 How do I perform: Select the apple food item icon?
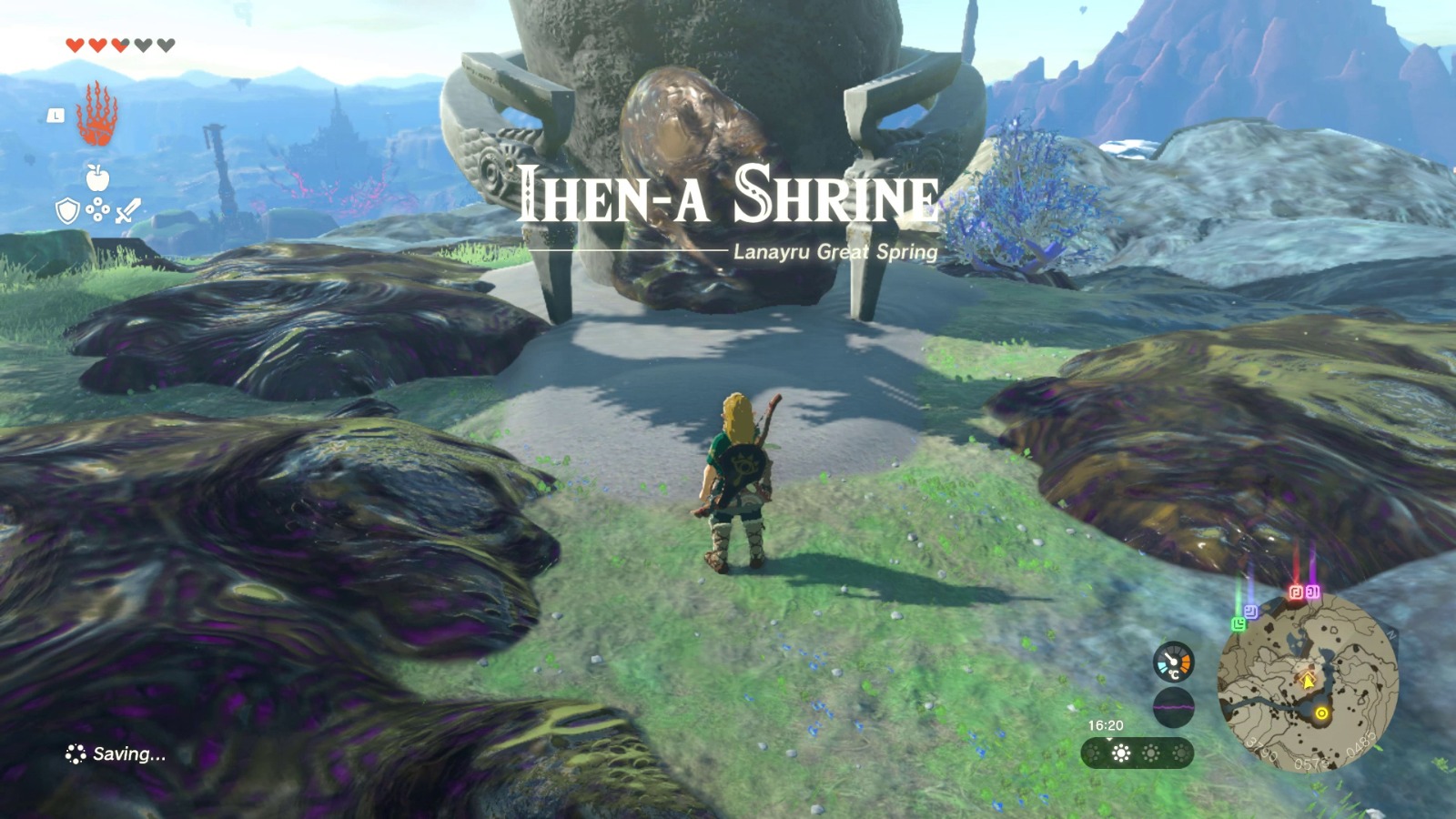[x=97, y=177]
